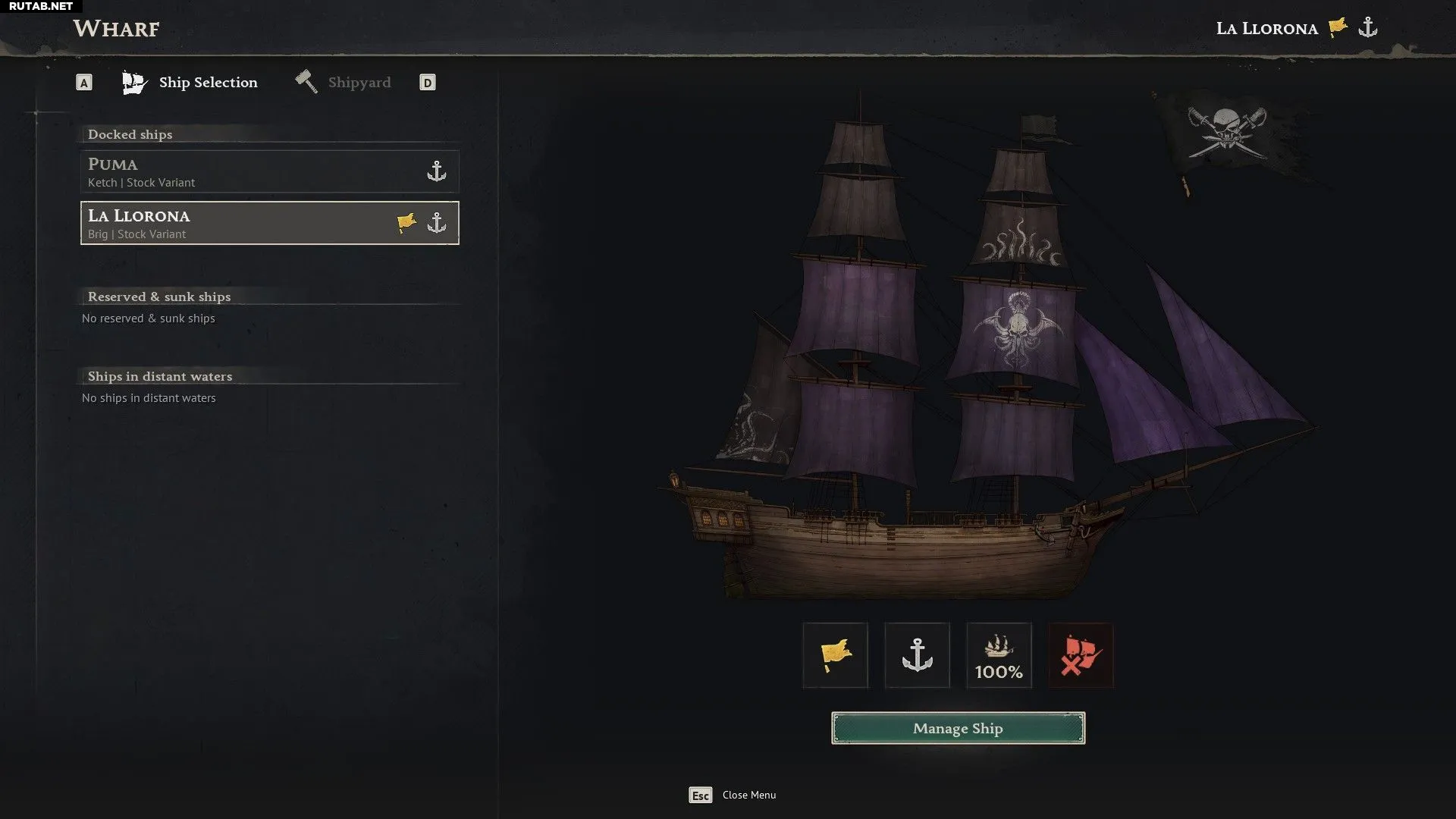
Task: Open the Shipyard tab
Action: pyautogui.click(x=344, y=83)
